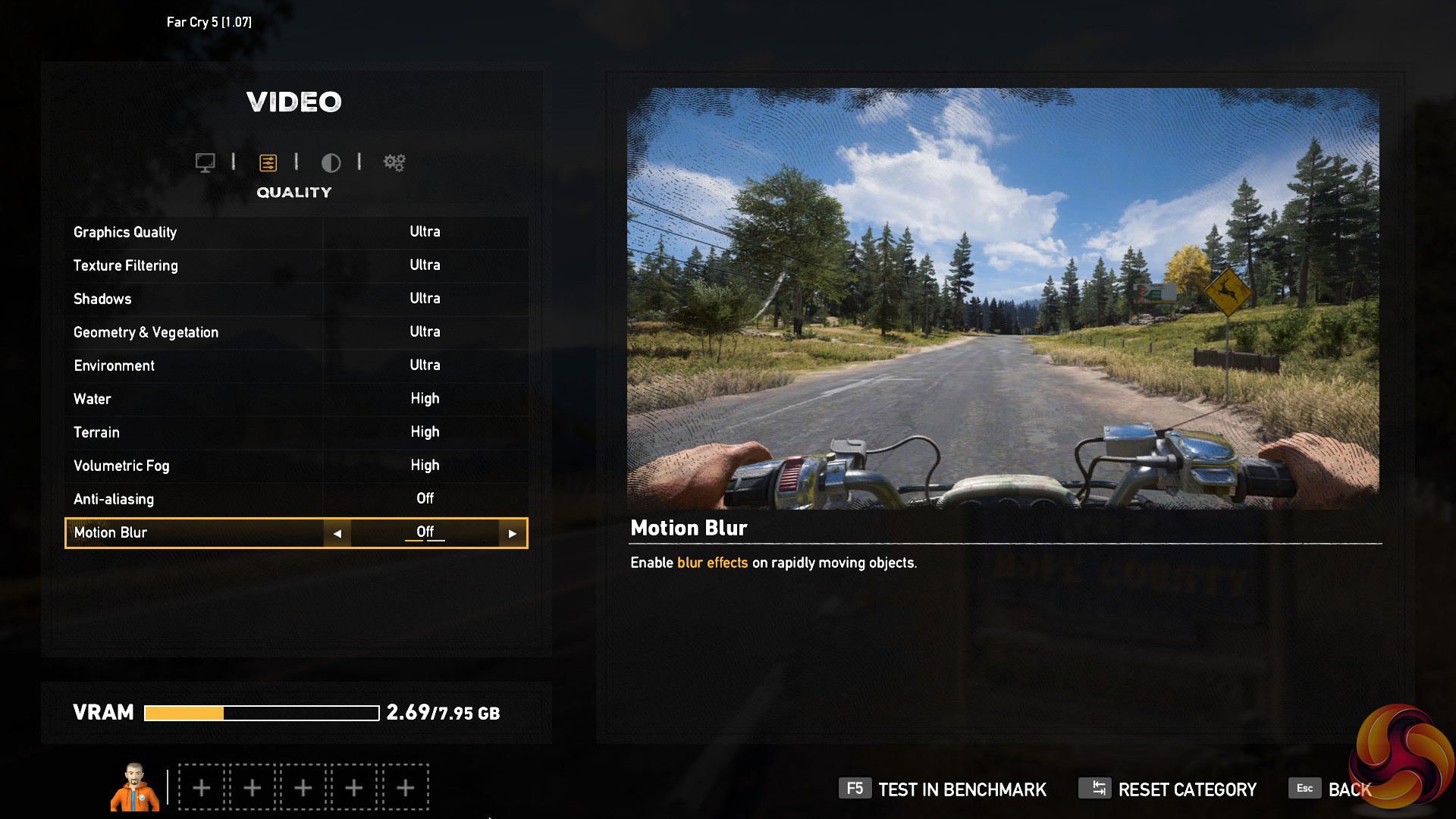1456x819 pixels.
Task: Switch to the monitor display tab
Action: point(205,162)
